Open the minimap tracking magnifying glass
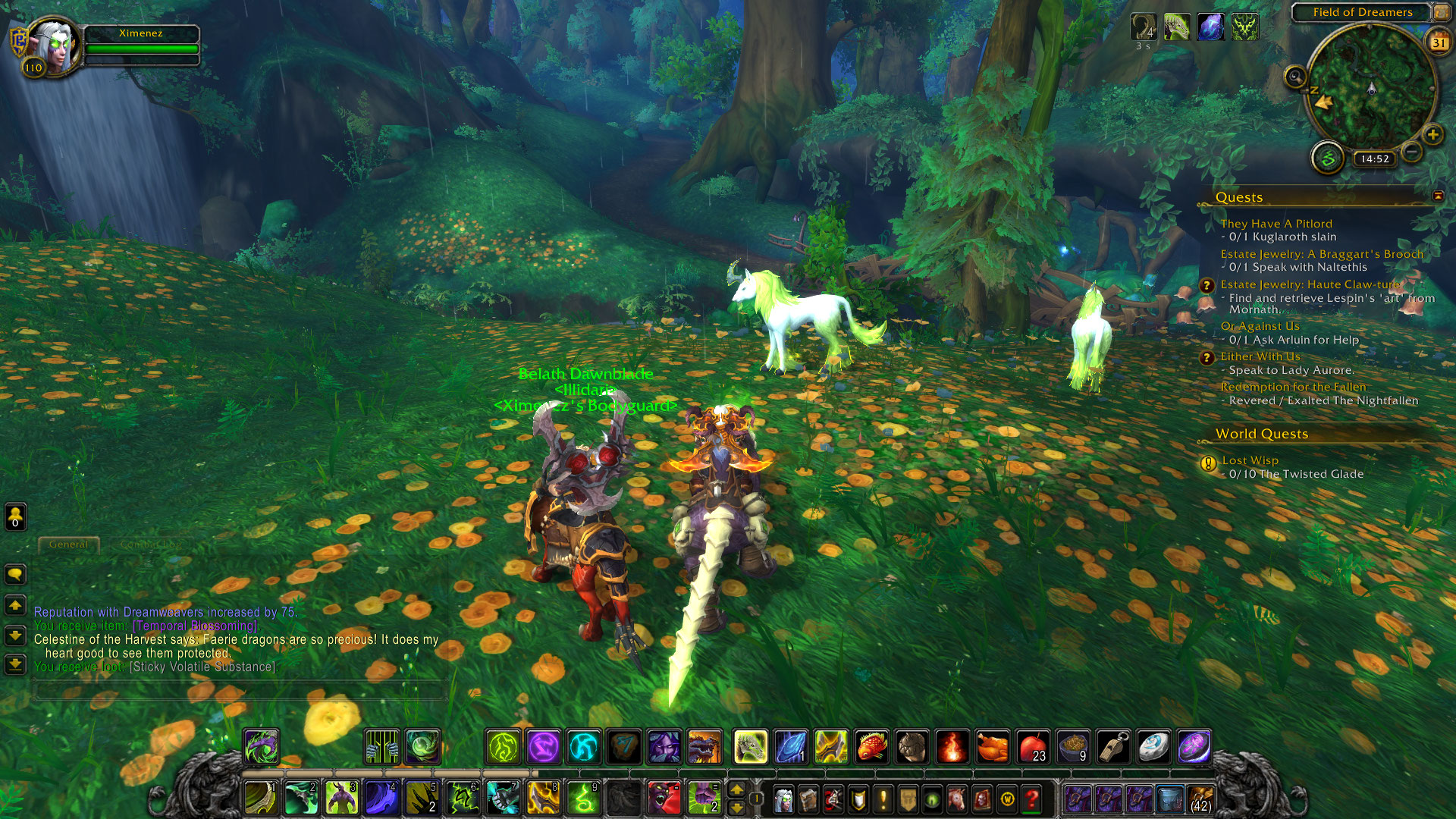 tap(1295, 77)
